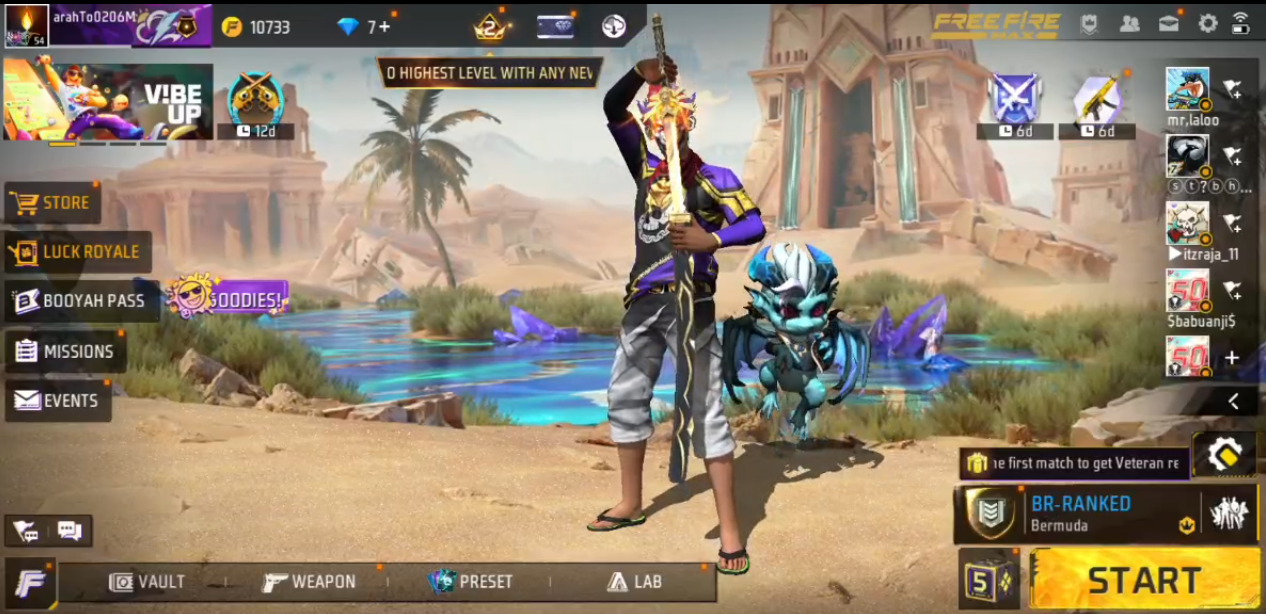Screen dimensions: 1266x614
Task: Collapse the friends list with the arrow
Action: 1234,401
